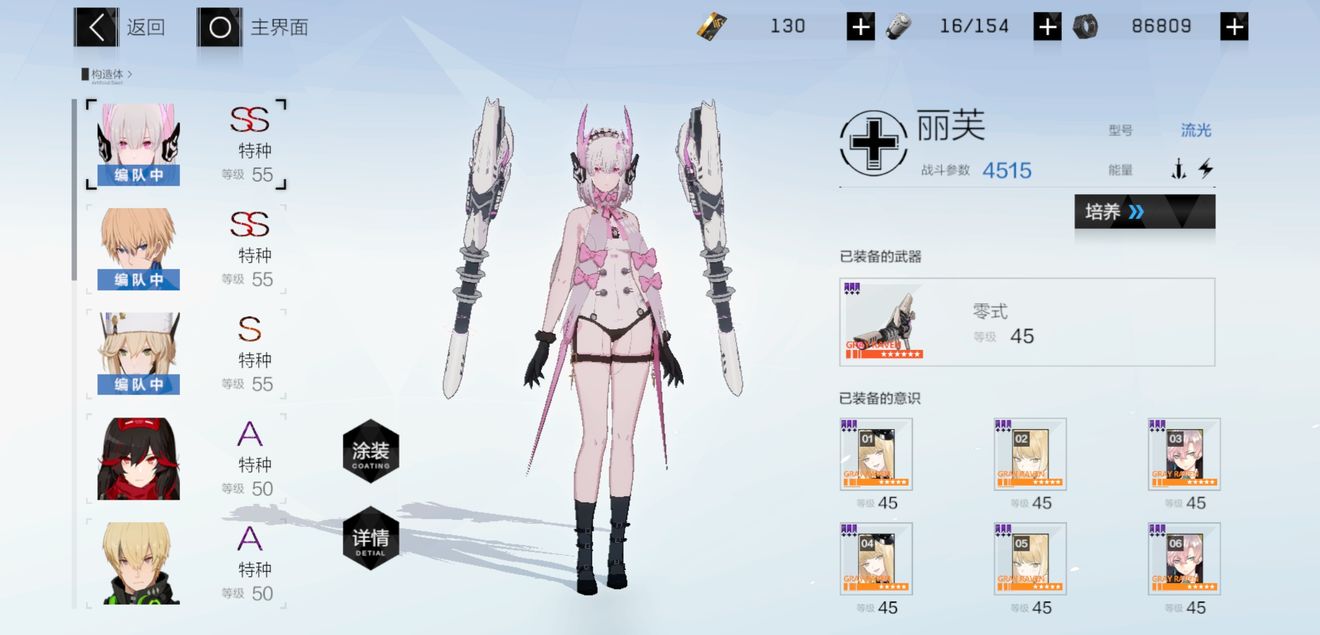Viewport: 1320px width, 635px height.
Task: Select memory slot 06
Action: pyautogui.click(x=1184, y=559)
